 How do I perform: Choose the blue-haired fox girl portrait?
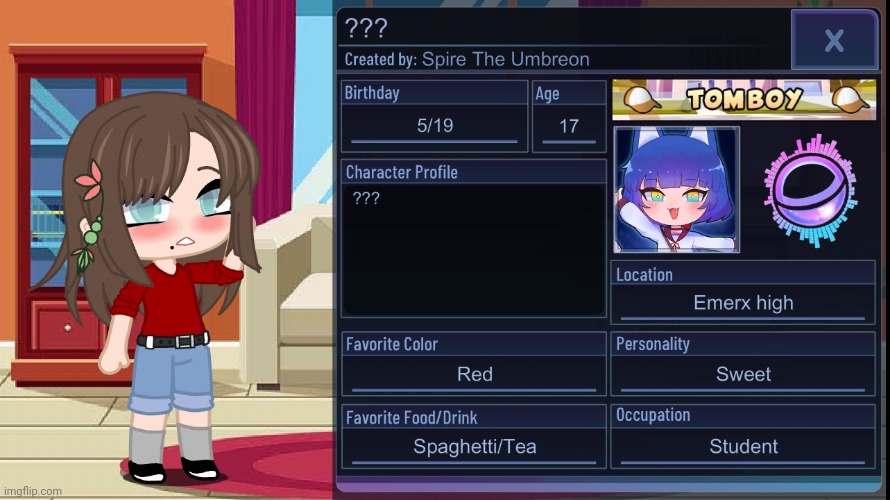(677, 189)
